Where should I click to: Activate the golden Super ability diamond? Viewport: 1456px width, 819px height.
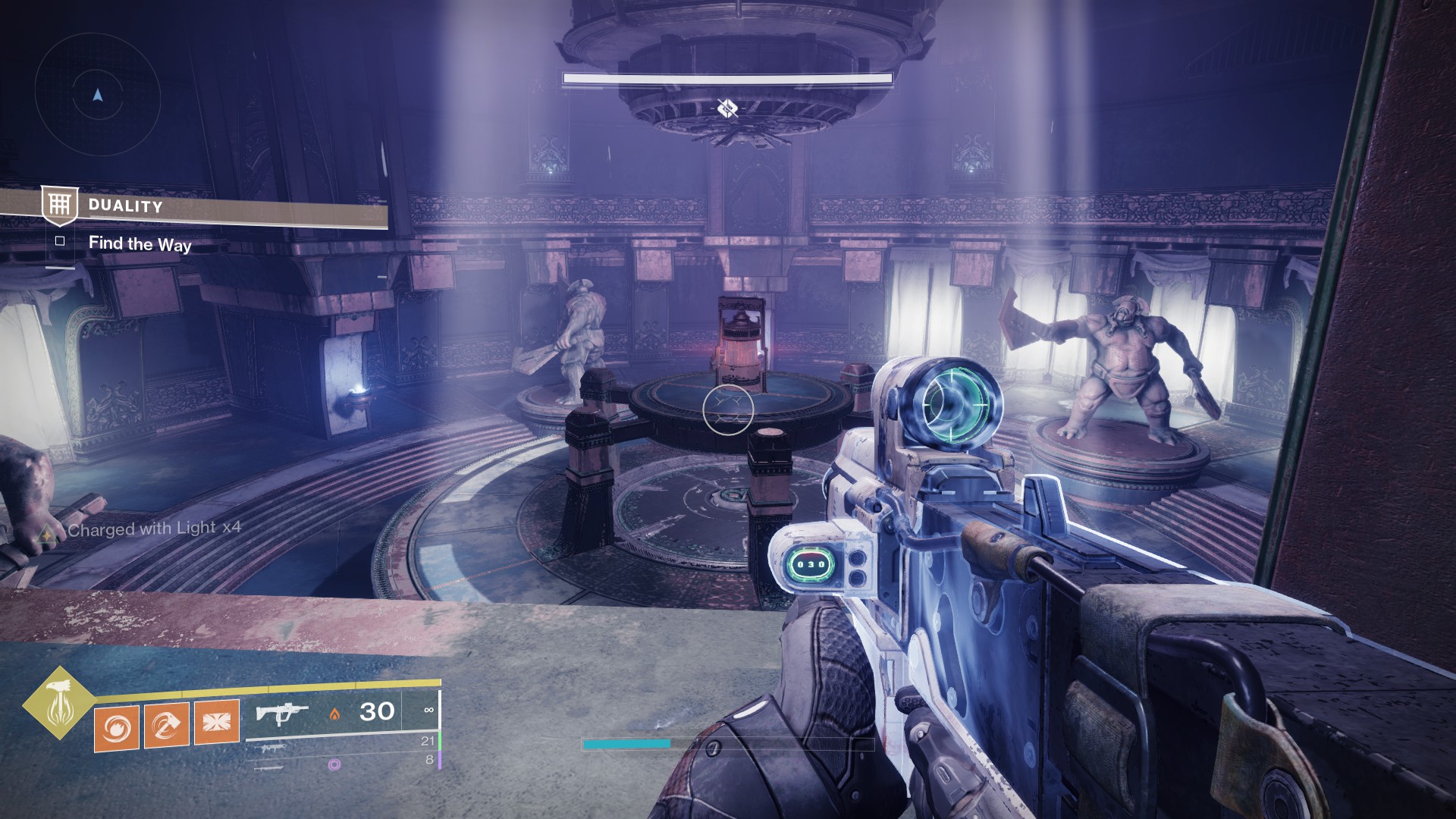(58, 703)
